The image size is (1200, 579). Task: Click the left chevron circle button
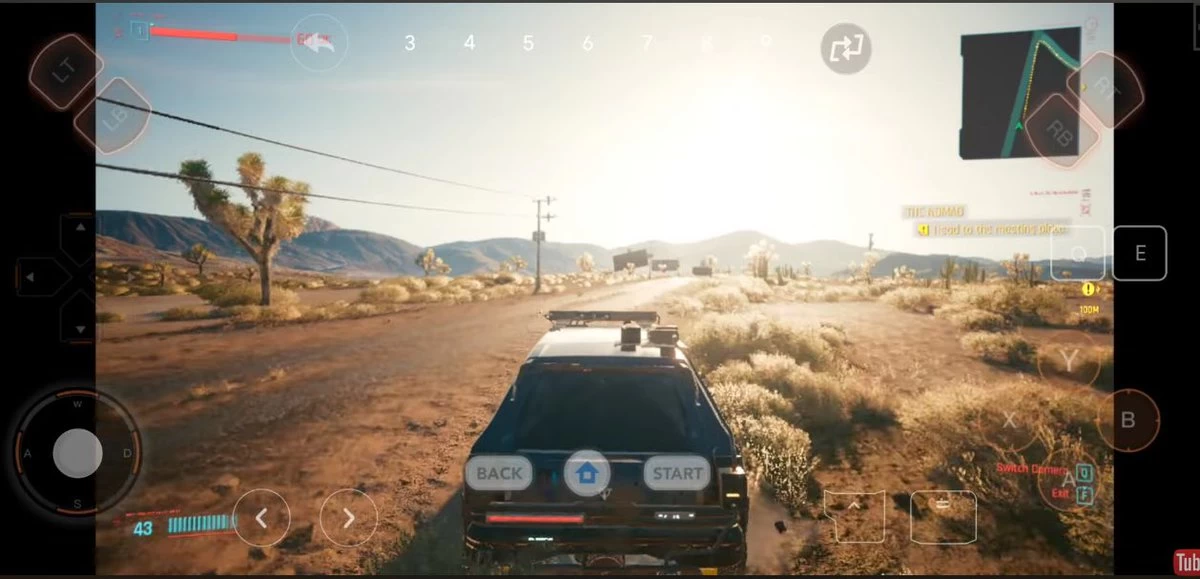(261, 518)
